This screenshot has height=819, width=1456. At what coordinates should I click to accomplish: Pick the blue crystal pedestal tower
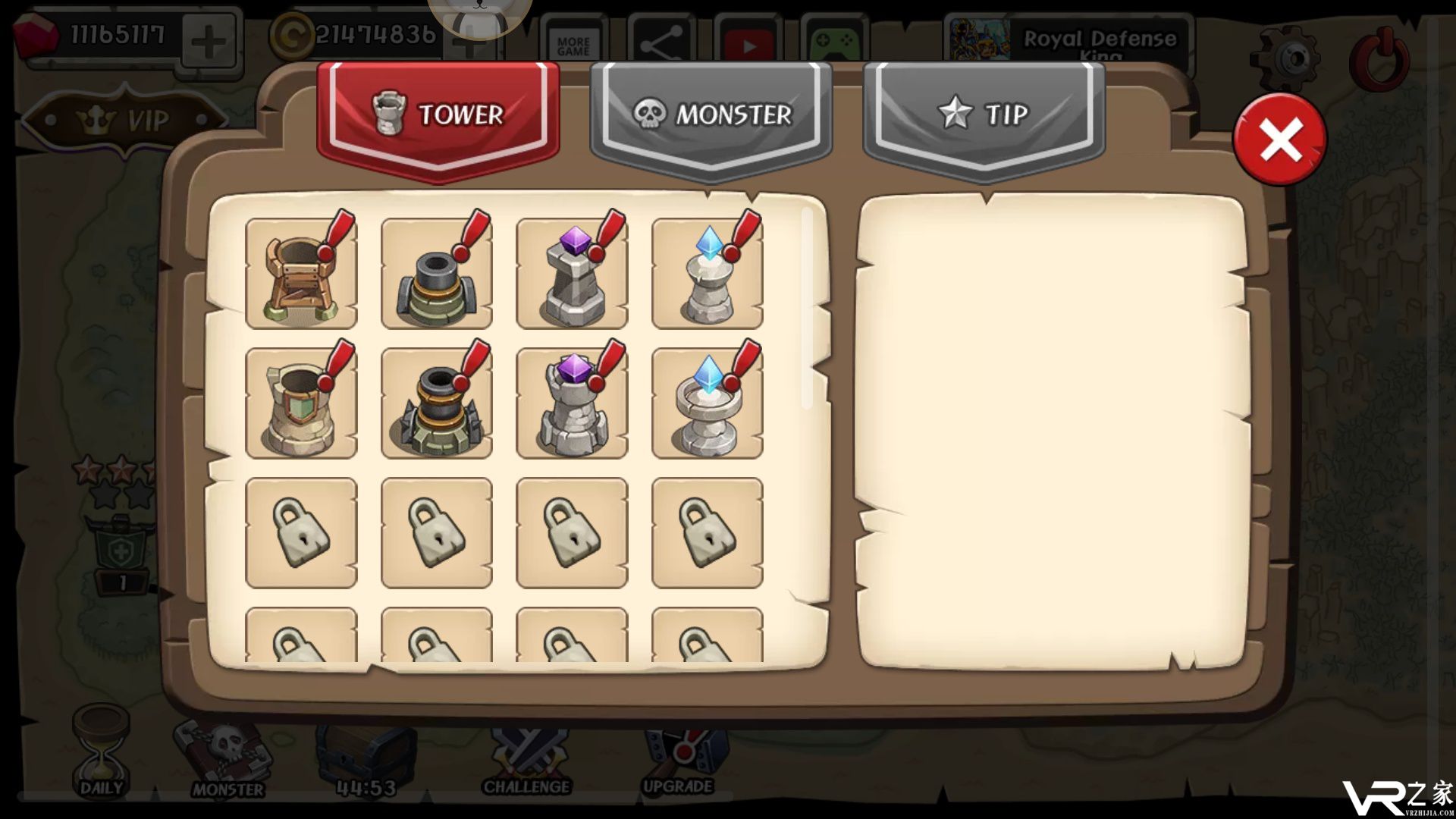(707, 274)
